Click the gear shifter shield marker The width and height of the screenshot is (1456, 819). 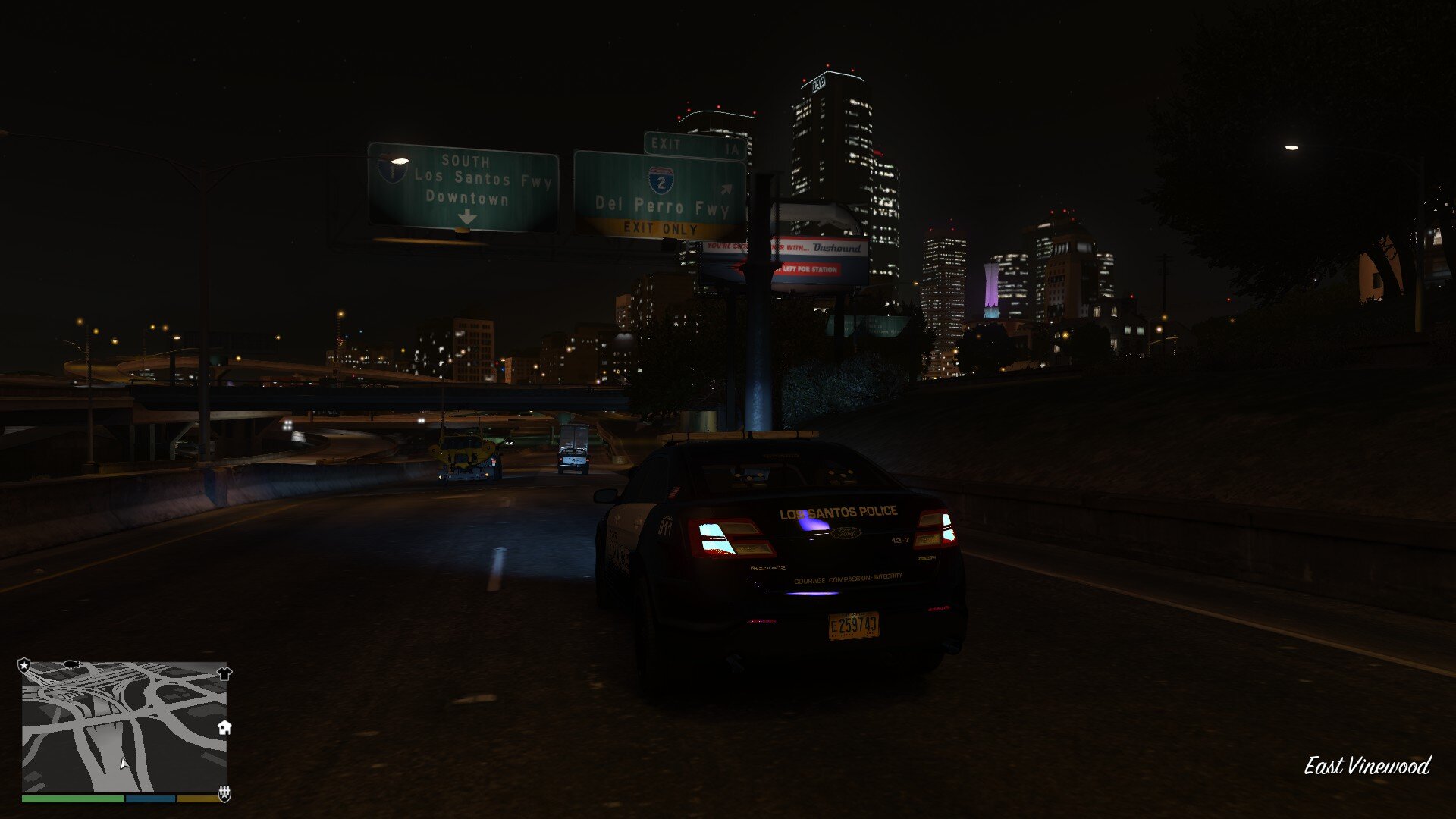(224, 793)
